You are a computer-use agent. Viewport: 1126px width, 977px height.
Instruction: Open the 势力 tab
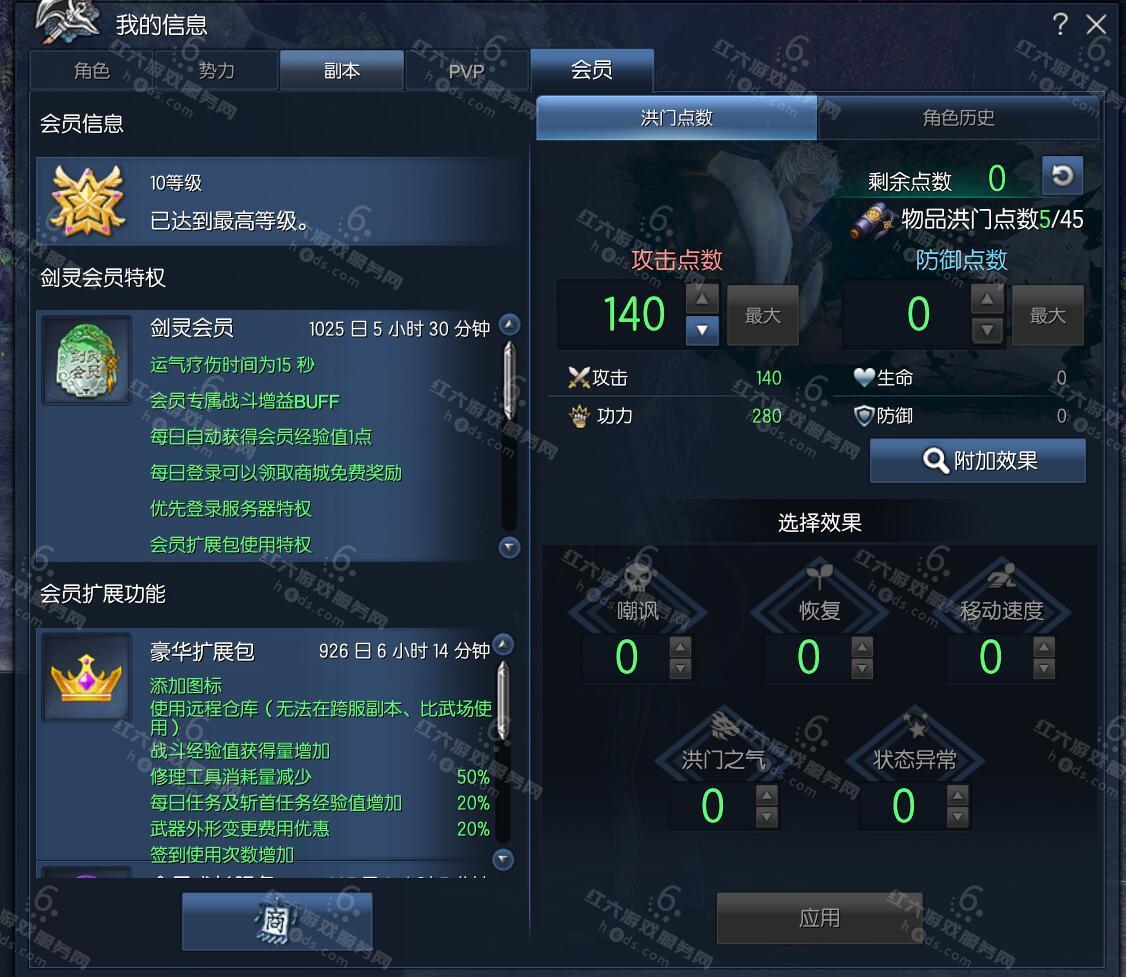(x=216, y=71)
